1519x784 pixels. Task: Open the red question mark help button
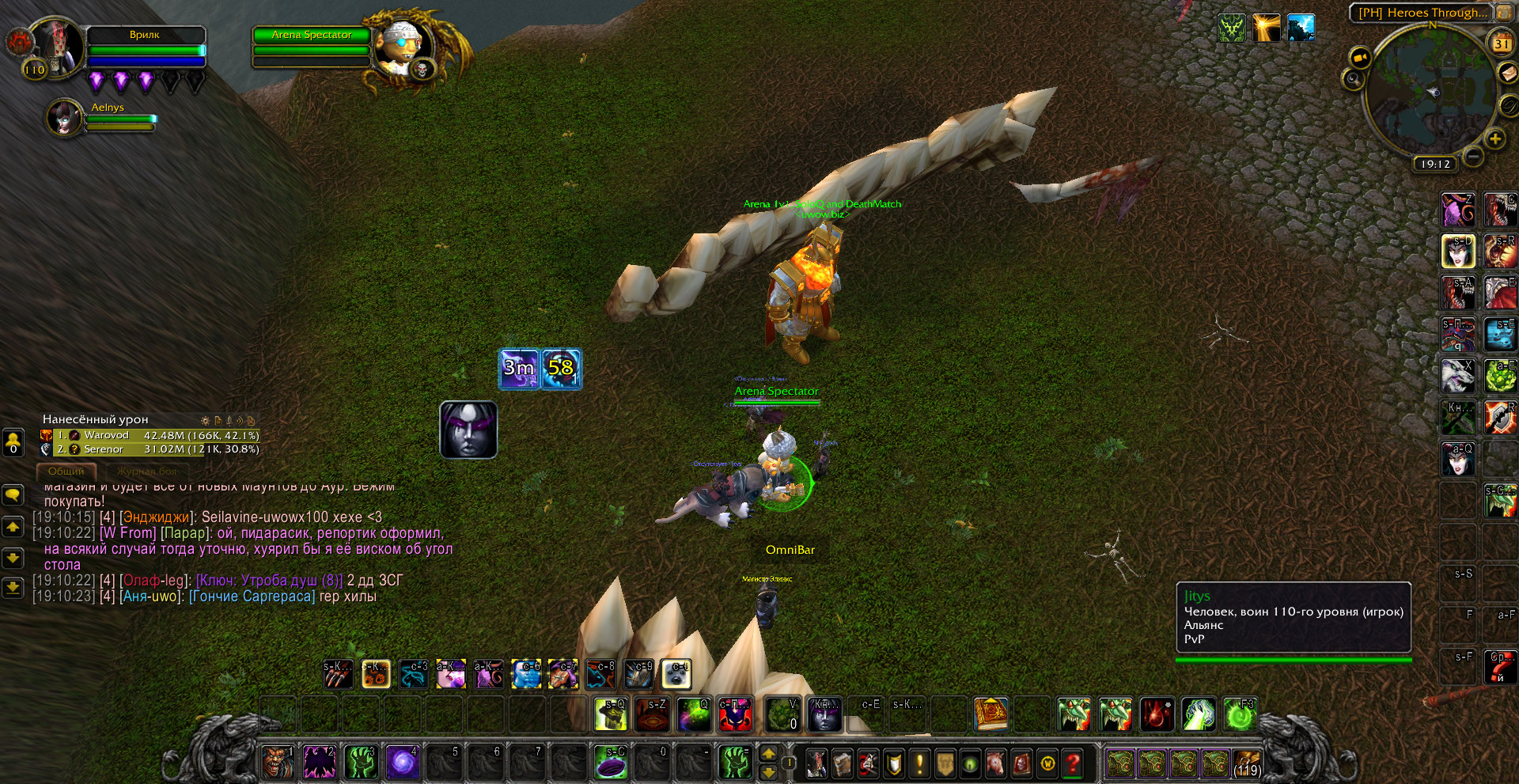click(1073, 763)
